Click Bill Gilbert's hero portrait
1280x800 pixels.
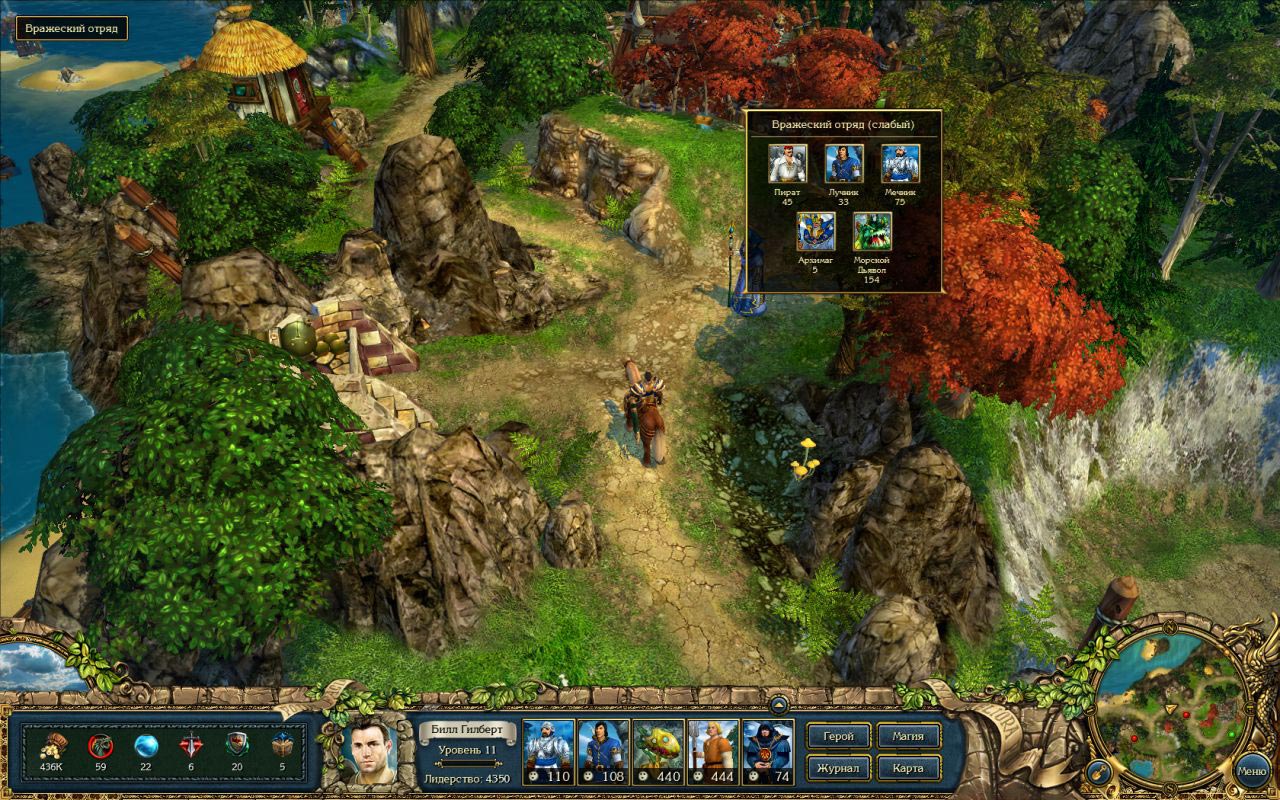click(370, 750)
